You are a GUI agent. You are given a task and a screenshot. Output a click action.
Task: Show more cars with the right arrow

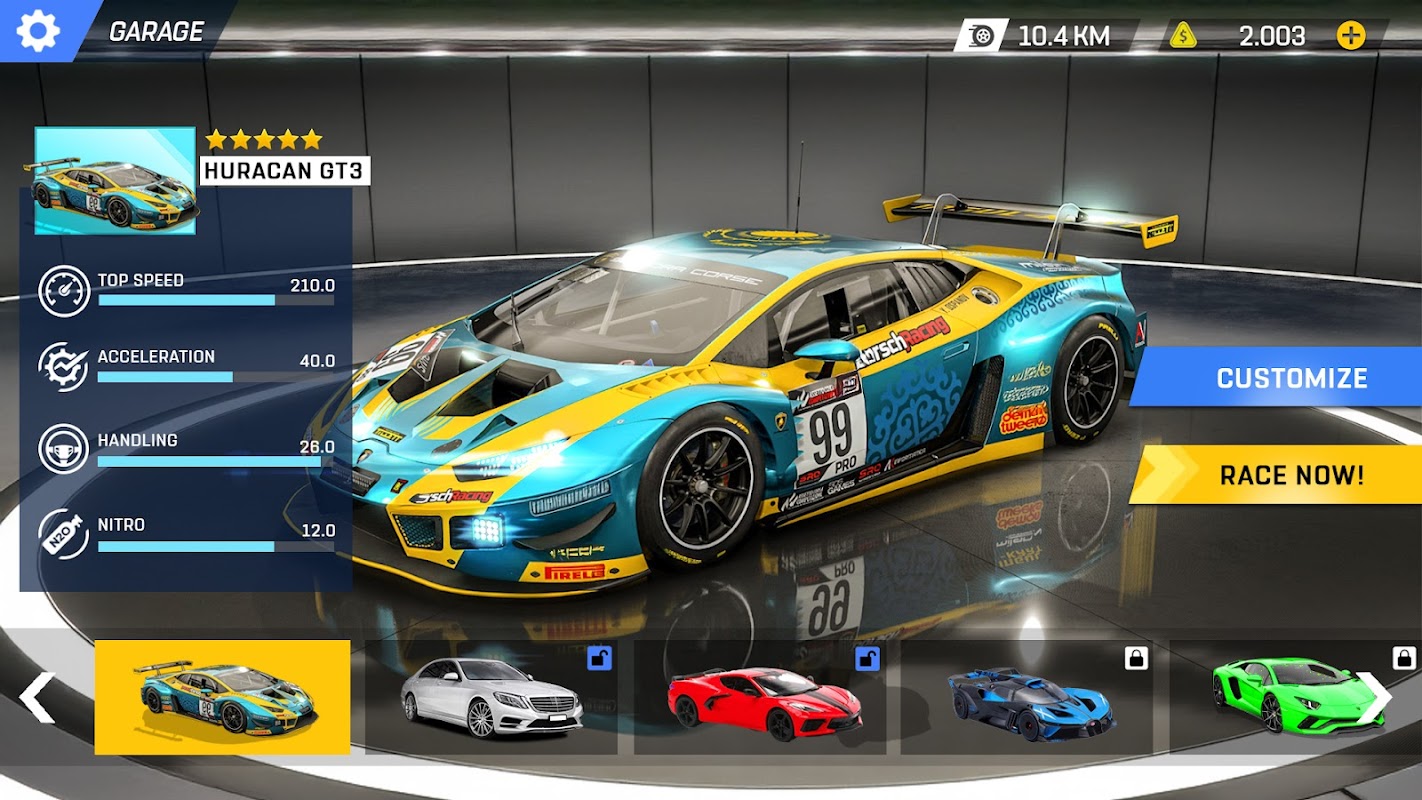[x=1375, y=697]
